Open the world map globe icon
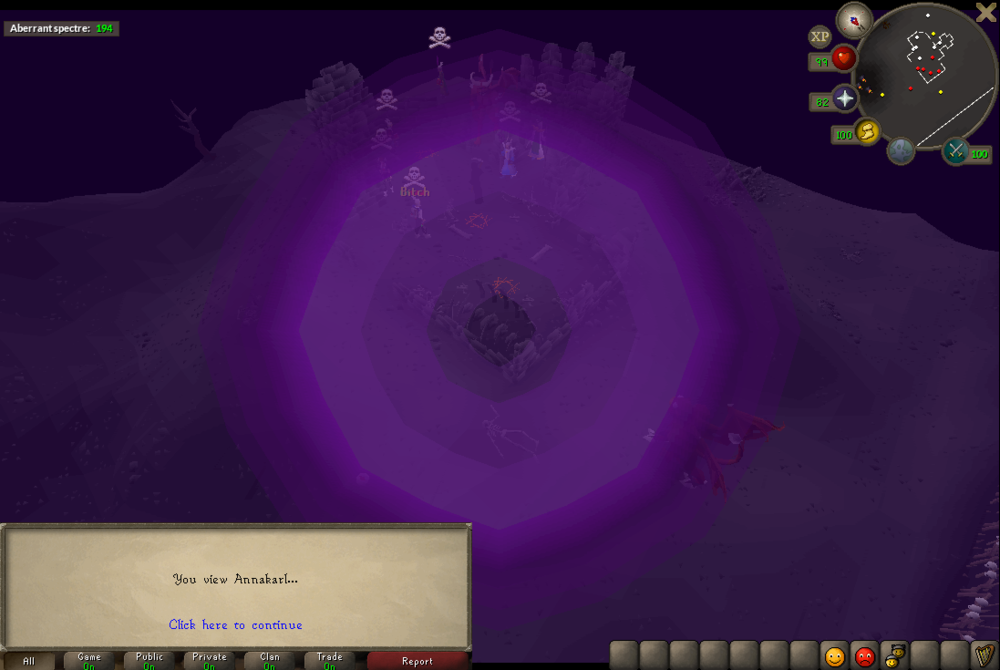 click(901, 151)
